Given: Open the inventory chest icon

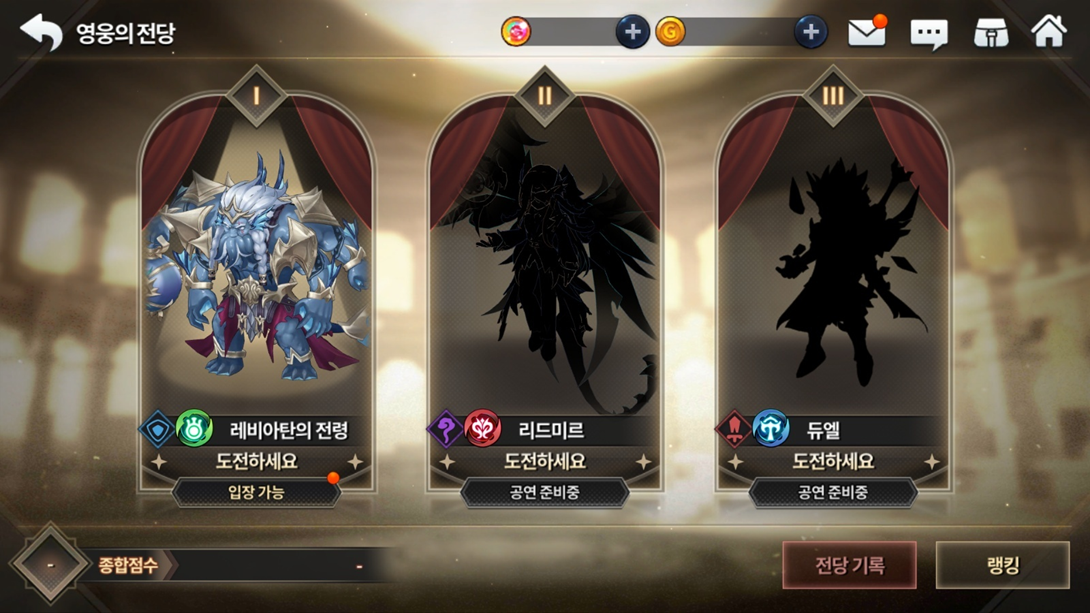Looking at the screenshot, I should [x=990, y=33].
